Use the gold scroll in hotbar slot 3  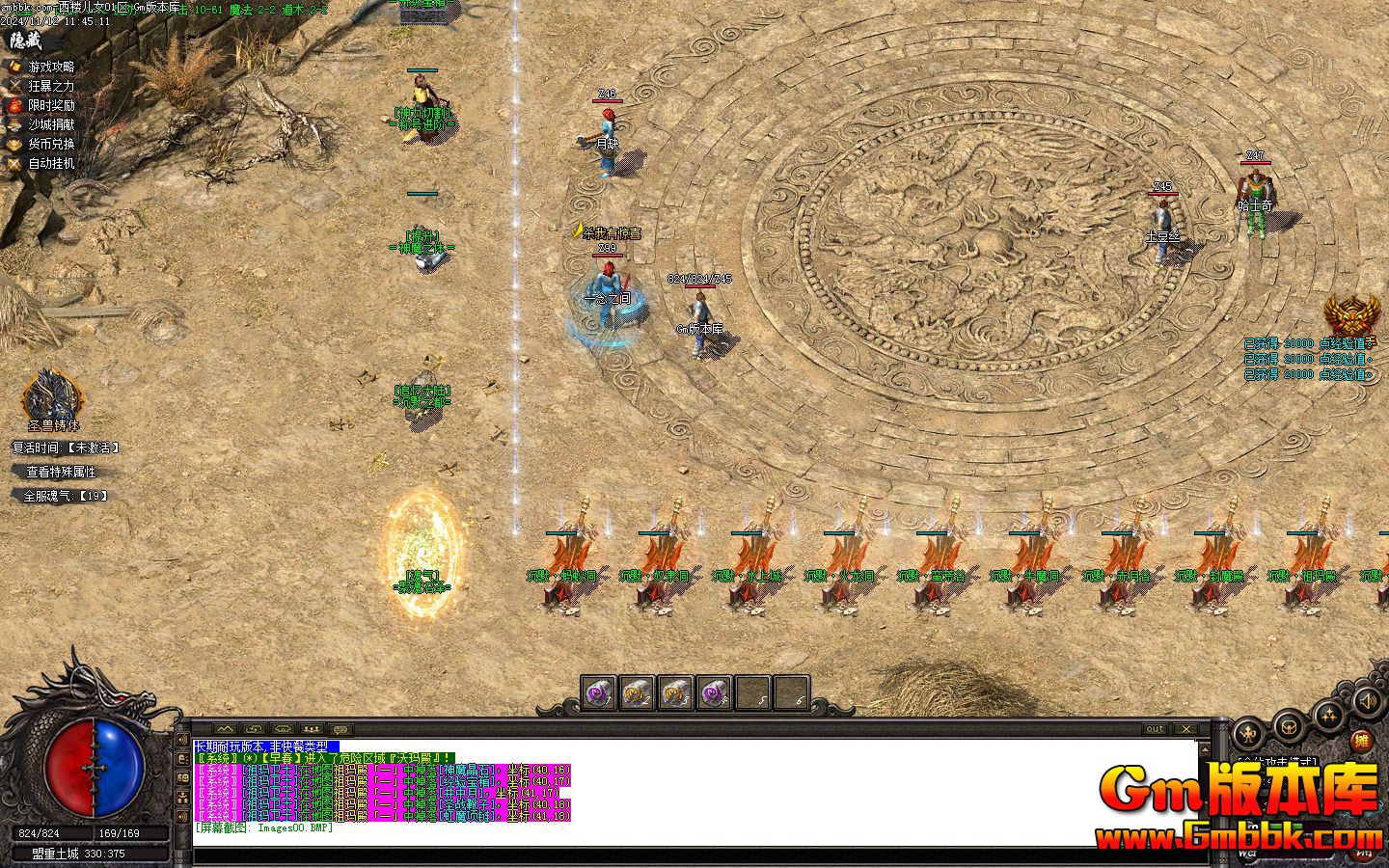[675, 692]
